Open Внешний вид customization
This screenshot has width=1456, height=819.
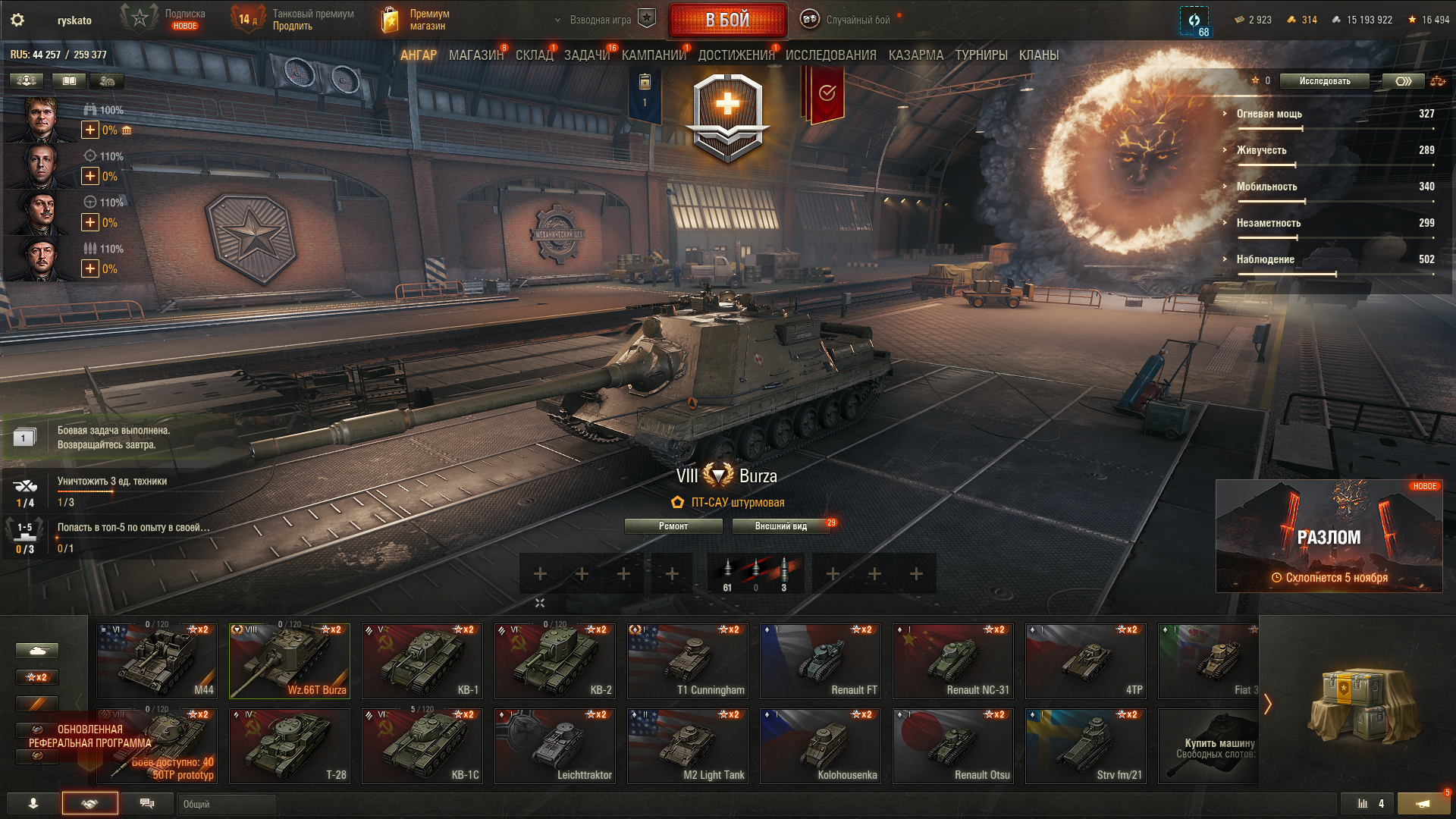coord(781,526)
